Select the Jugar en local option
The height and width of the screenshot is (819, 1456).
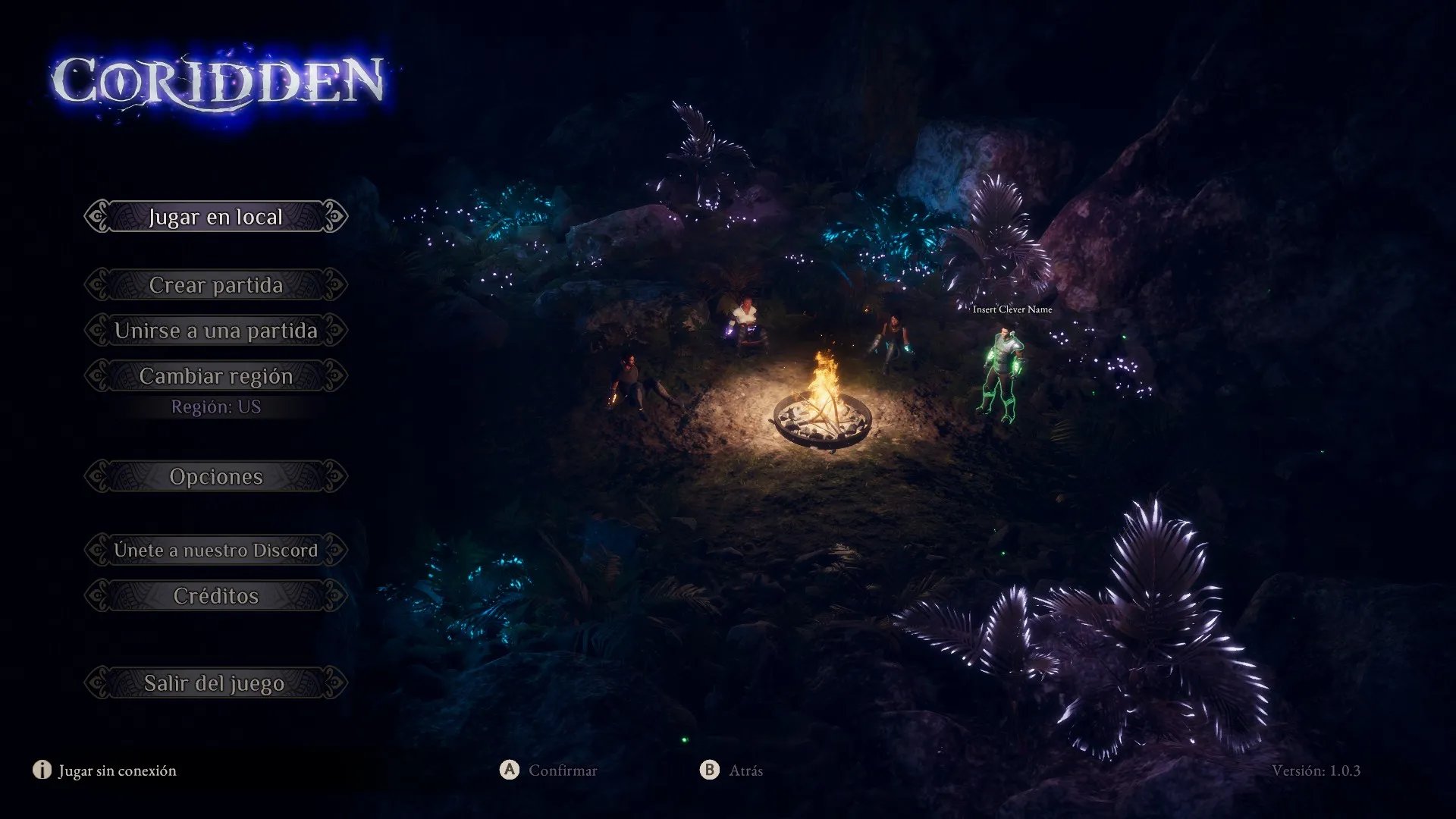(x=216, y=217)
